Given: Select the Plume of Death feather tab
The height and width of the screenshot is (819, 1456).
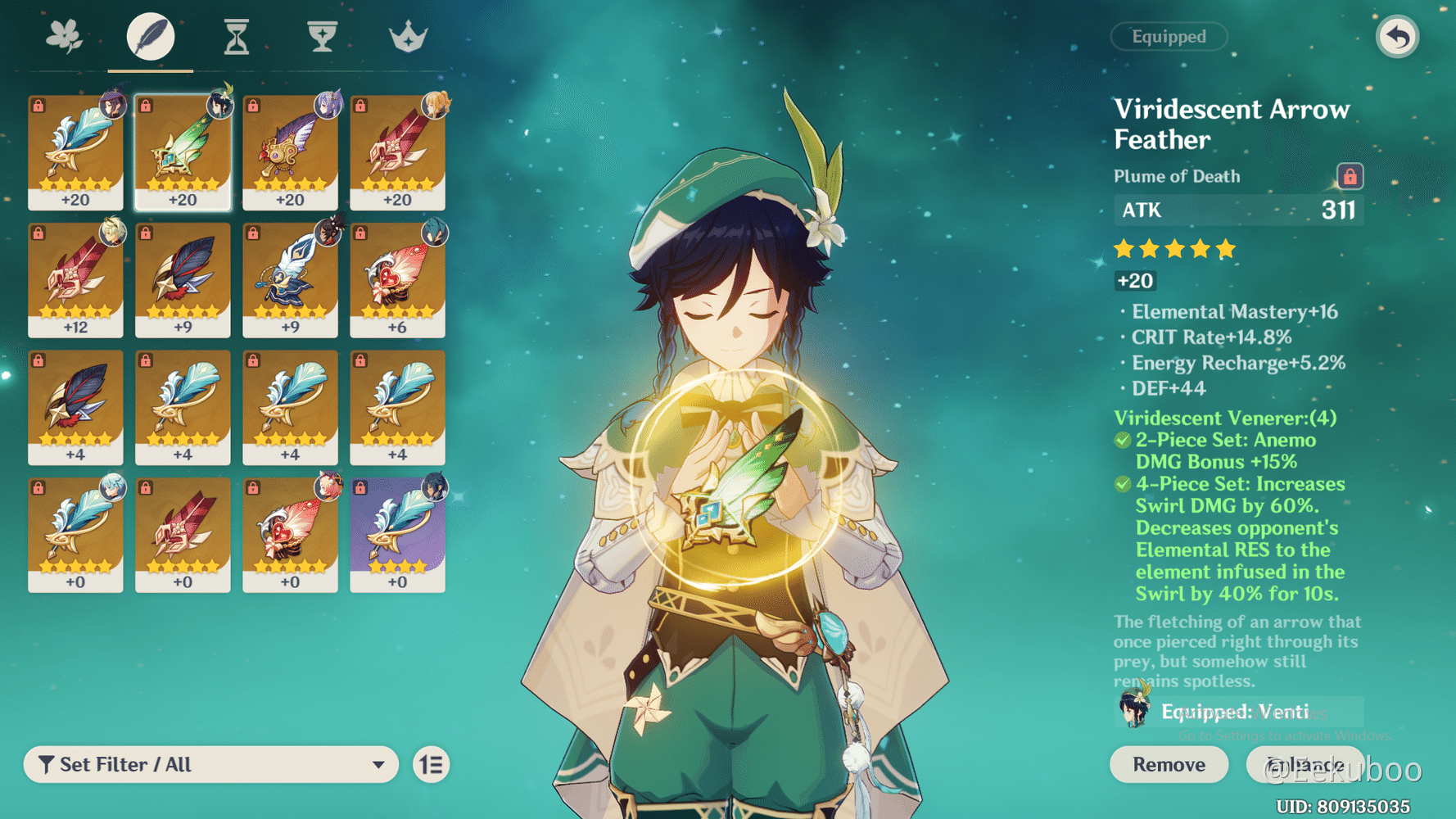Looking at the screenshot, I should [x=150, y=36].
